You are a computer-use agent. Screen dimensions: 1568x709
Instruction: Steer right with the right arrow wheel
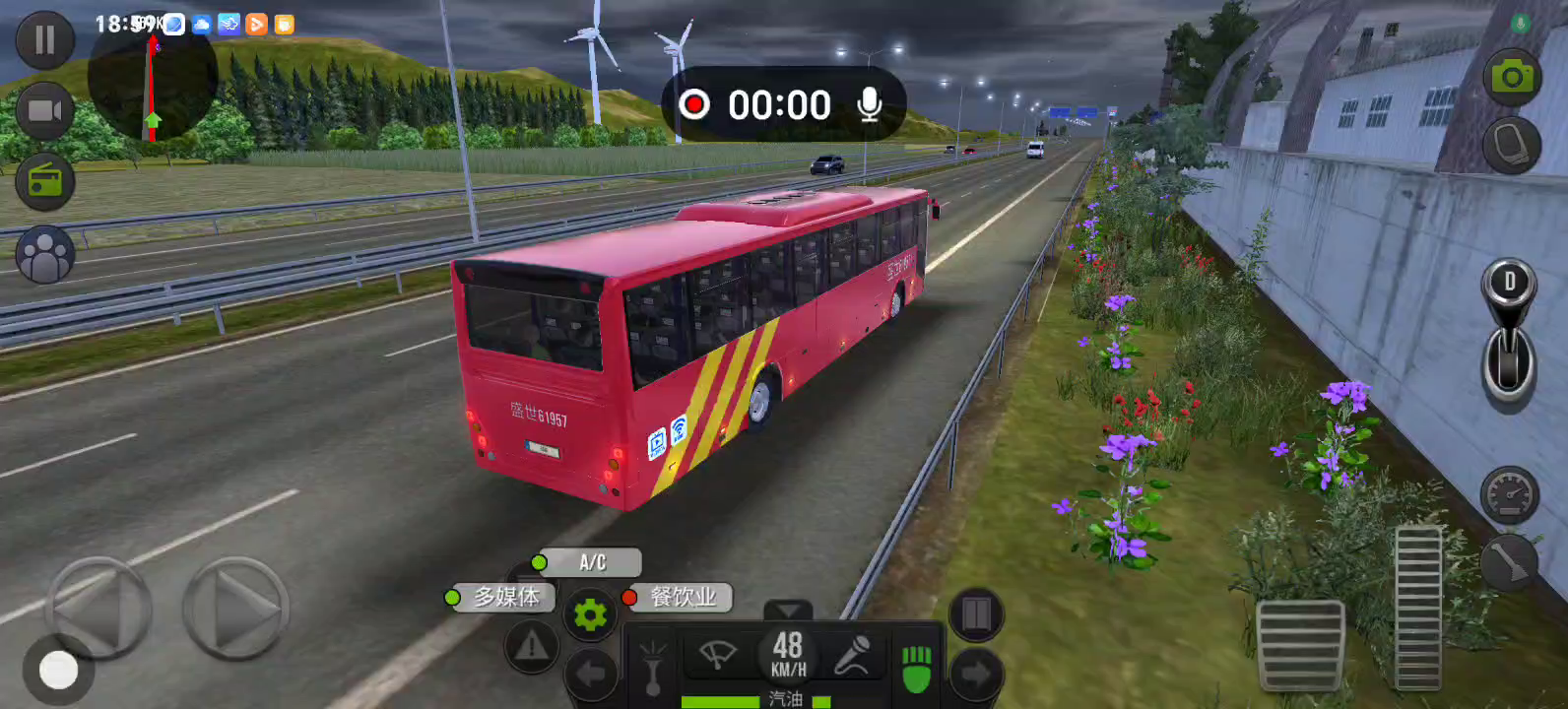[236, 608]
